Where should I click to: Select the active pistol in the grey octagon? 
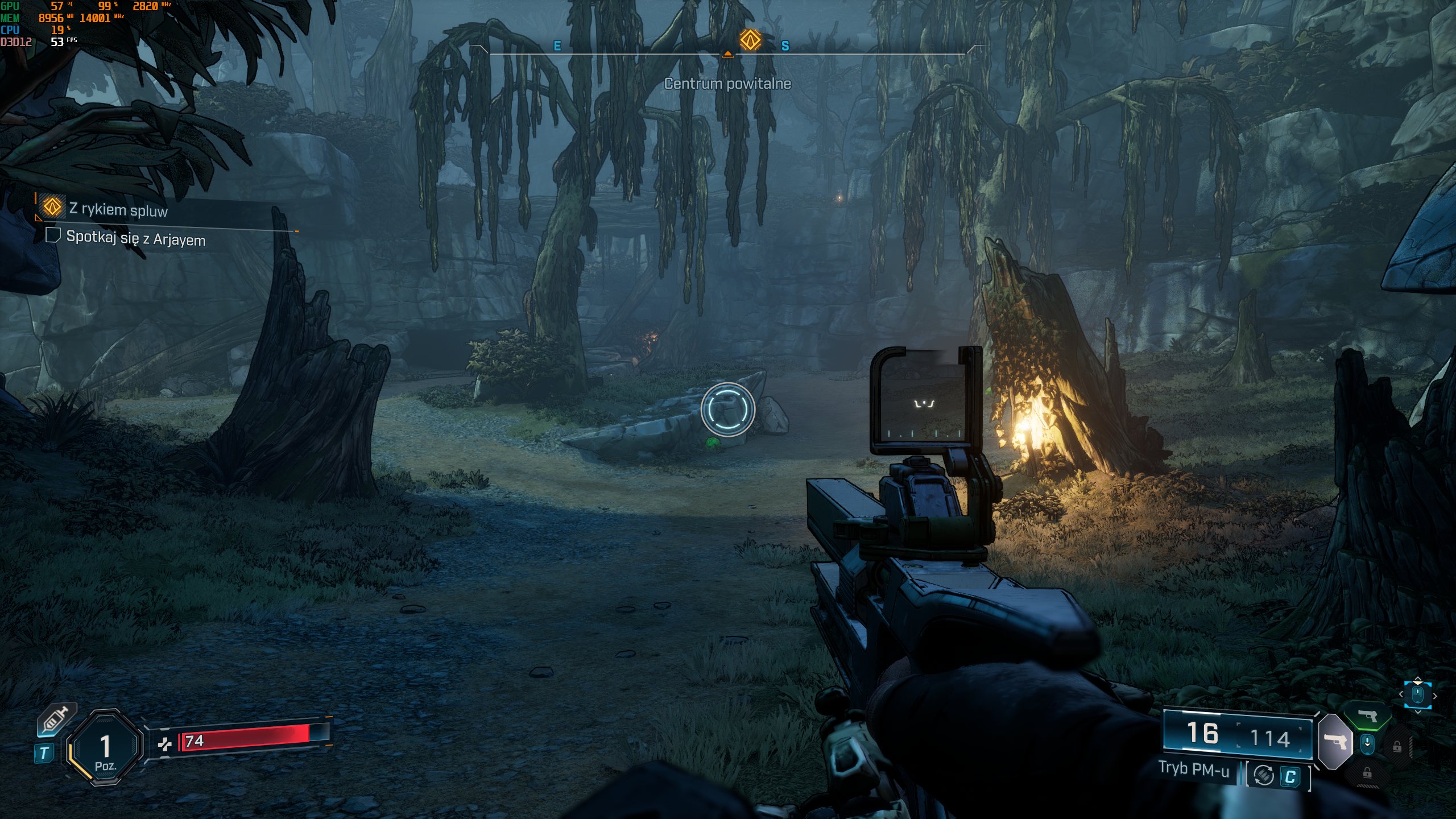1335,741
